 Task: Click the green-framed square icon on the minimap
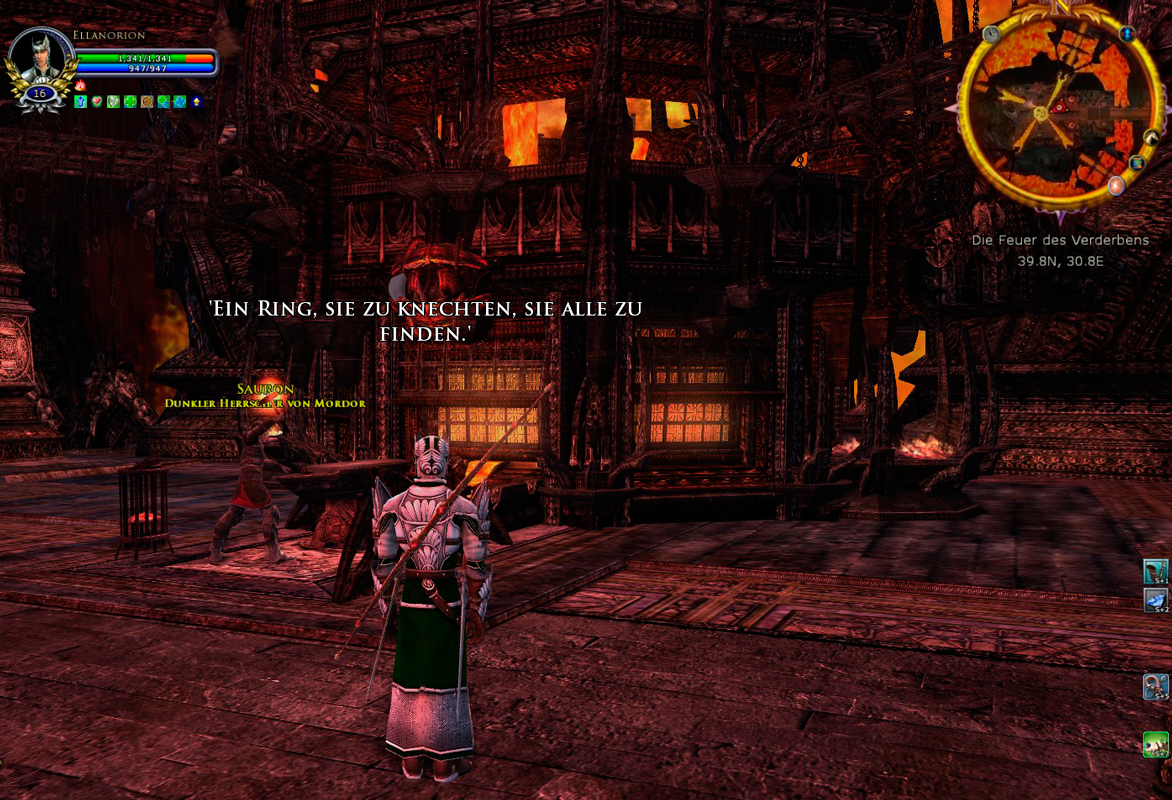1137,163
